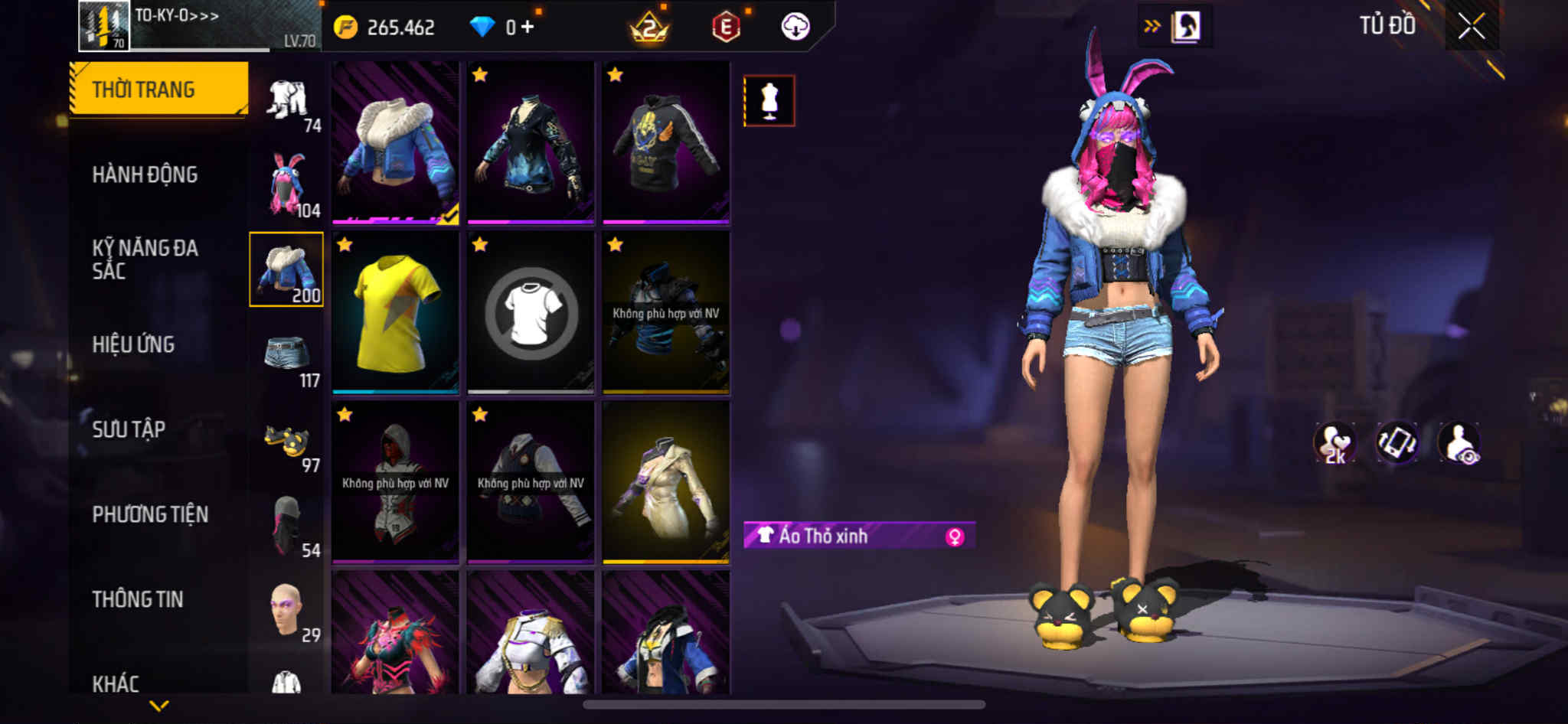
Task: Click the mannequin preview icon
Action: pos(769,100)
